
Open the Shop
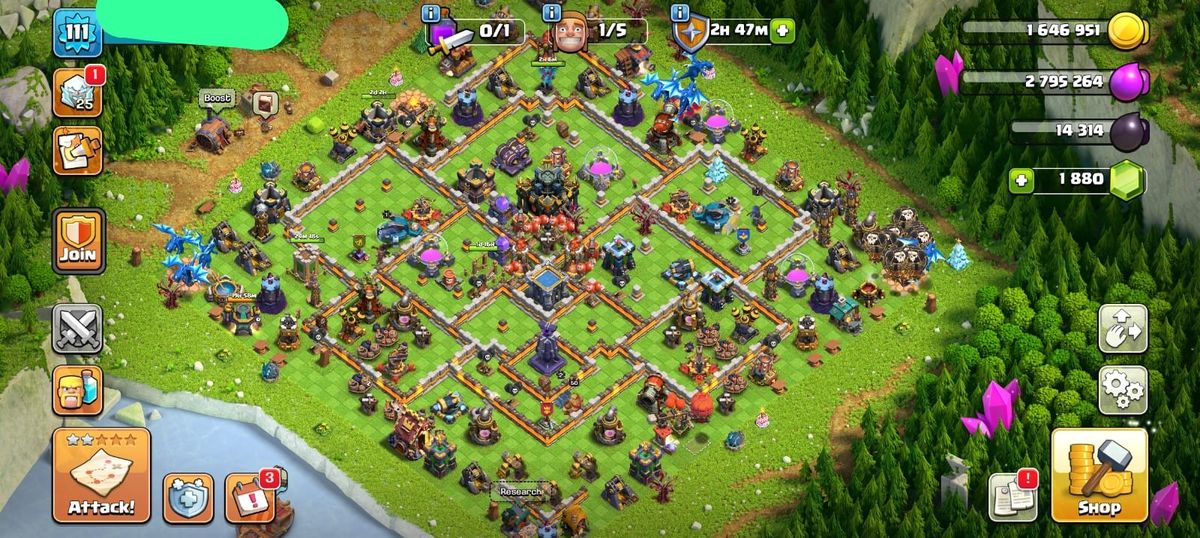point(1098,475)
